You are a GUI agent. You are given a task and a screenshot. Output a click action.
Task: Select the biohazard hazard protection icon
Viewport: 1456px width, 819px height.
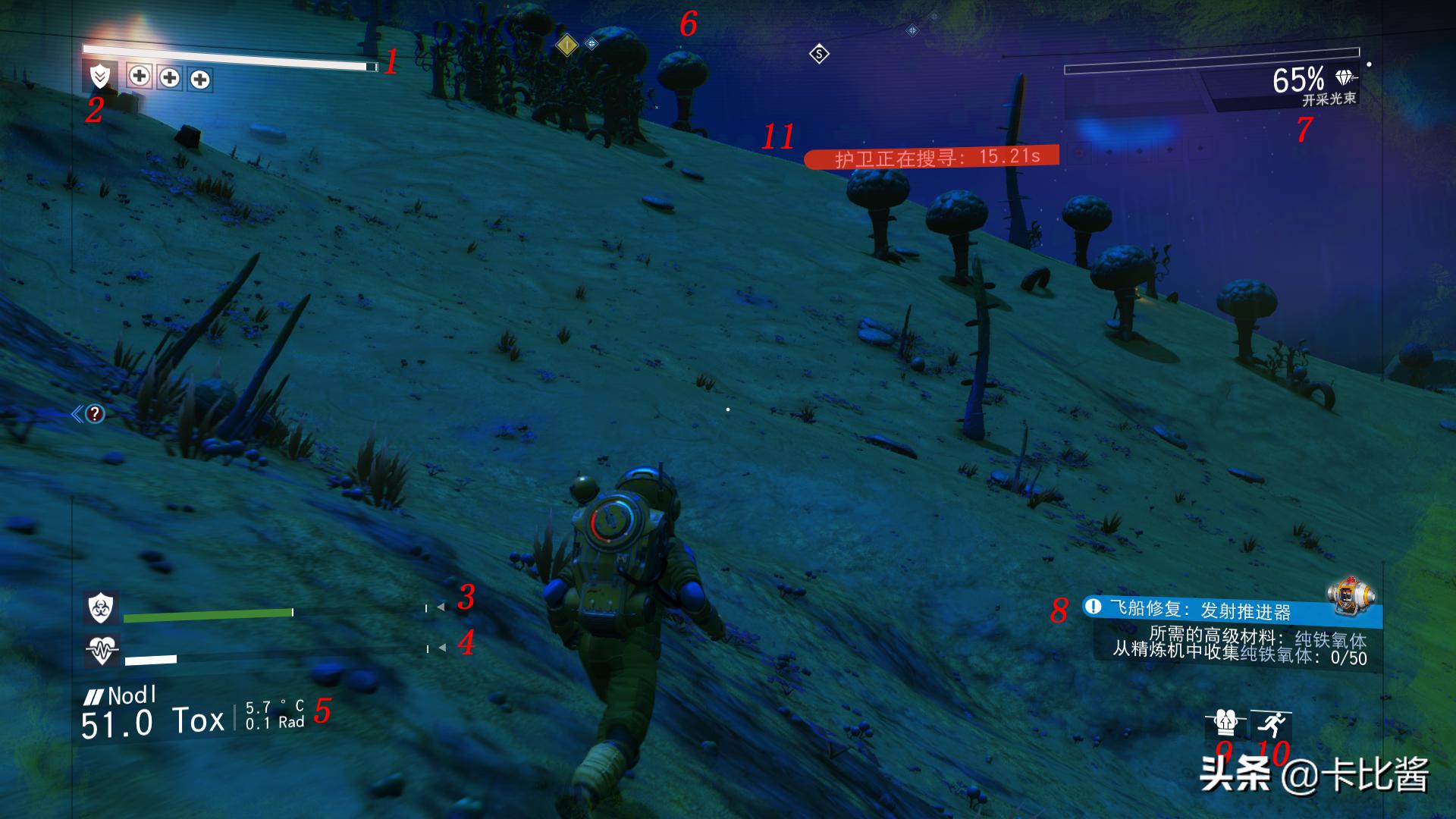(100, 607)
